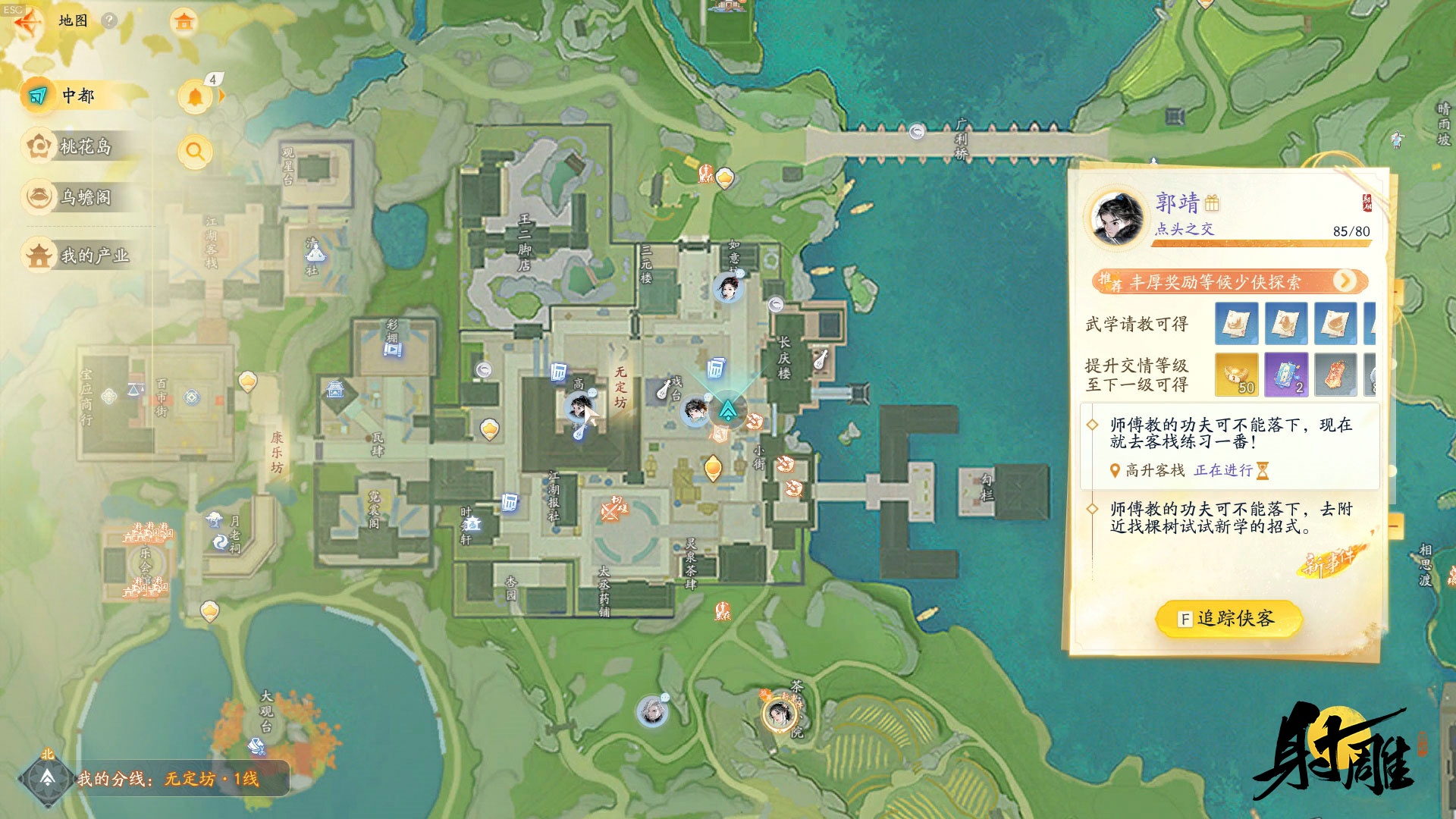Inspect the gold ingot reward showing 50
This screenshot has width=1456, height=819.
(1236, 375)
